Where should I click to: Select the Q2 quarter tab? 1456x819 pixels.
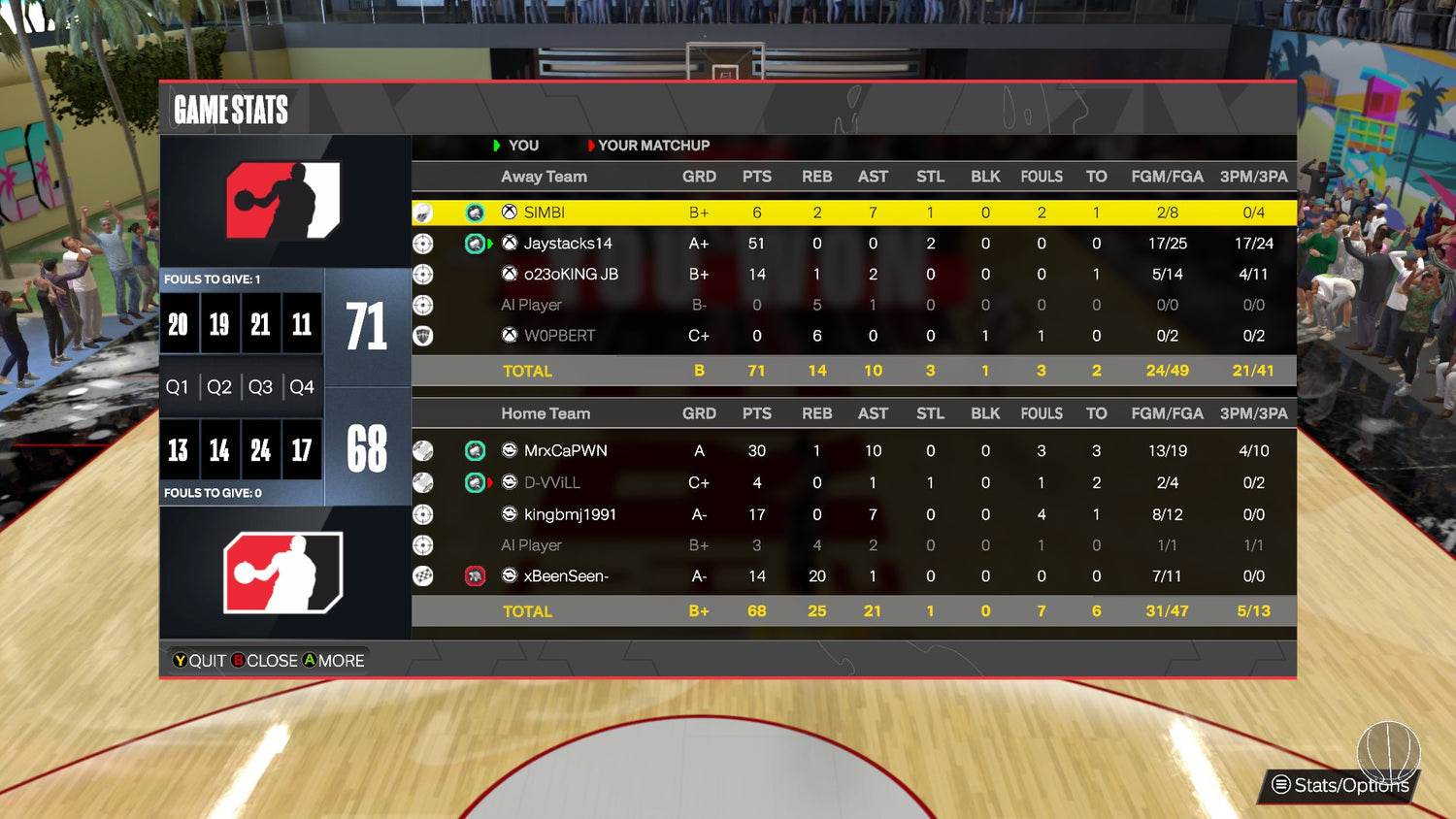coord(218,386)
